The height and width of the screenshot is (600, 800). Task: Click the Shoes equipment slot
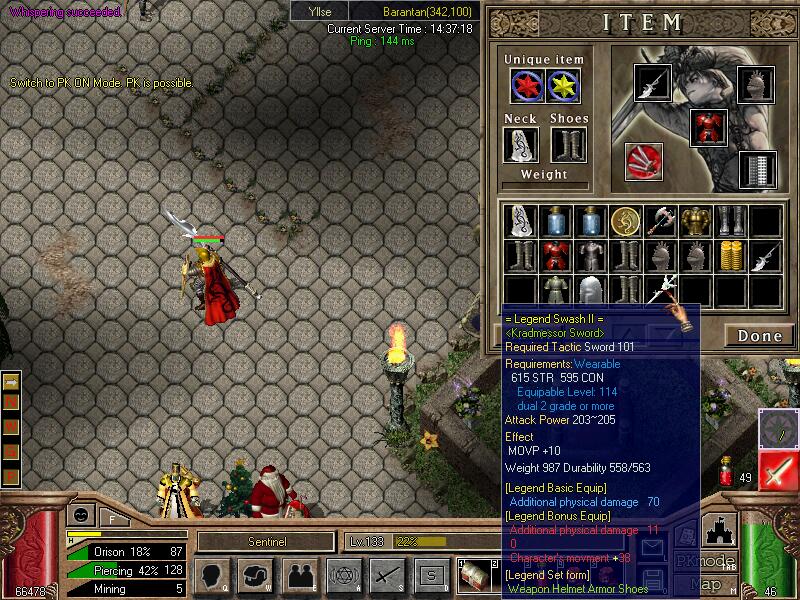click(x=568, y=145)
